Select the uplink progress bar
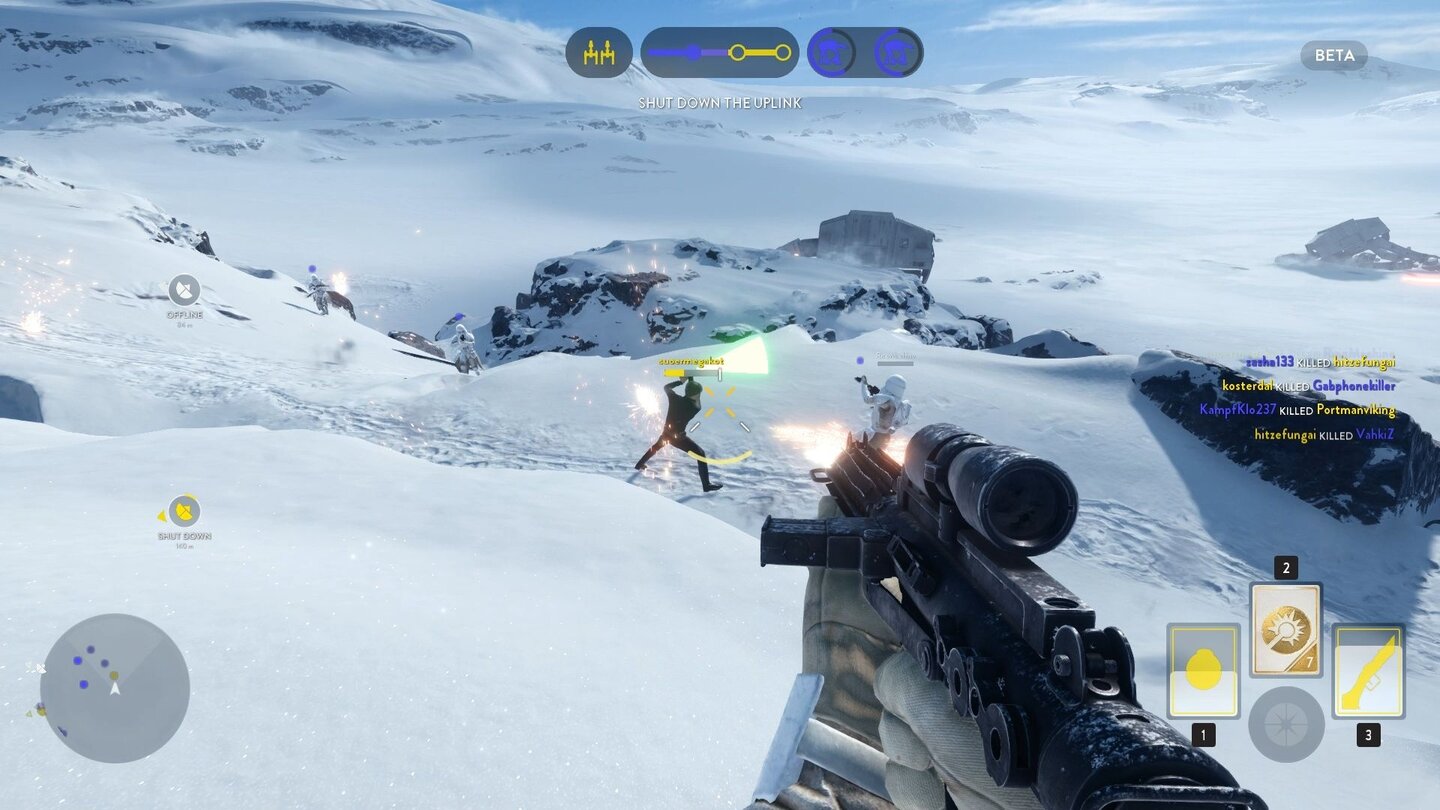Viewport: 1440px width, 810px height. [x=719, y=53]
